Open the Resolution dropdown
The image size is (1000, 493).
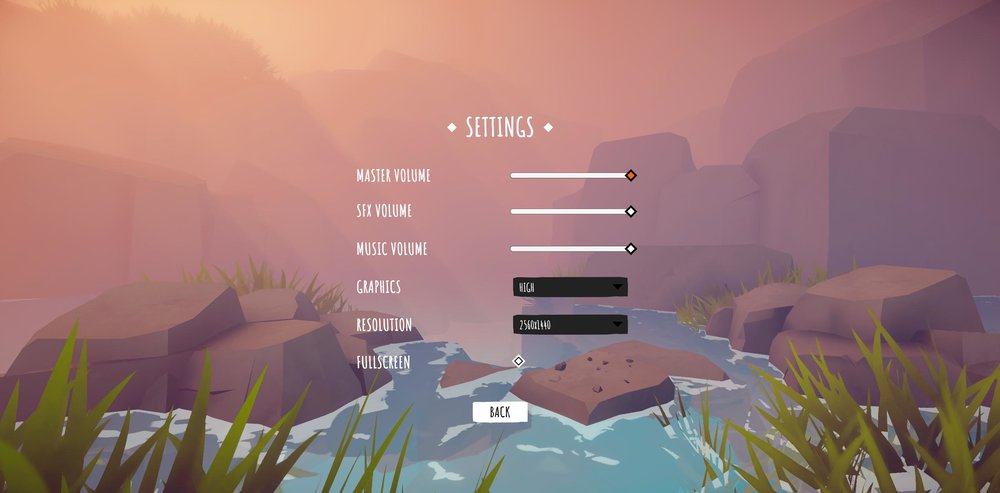click(570, 325)
